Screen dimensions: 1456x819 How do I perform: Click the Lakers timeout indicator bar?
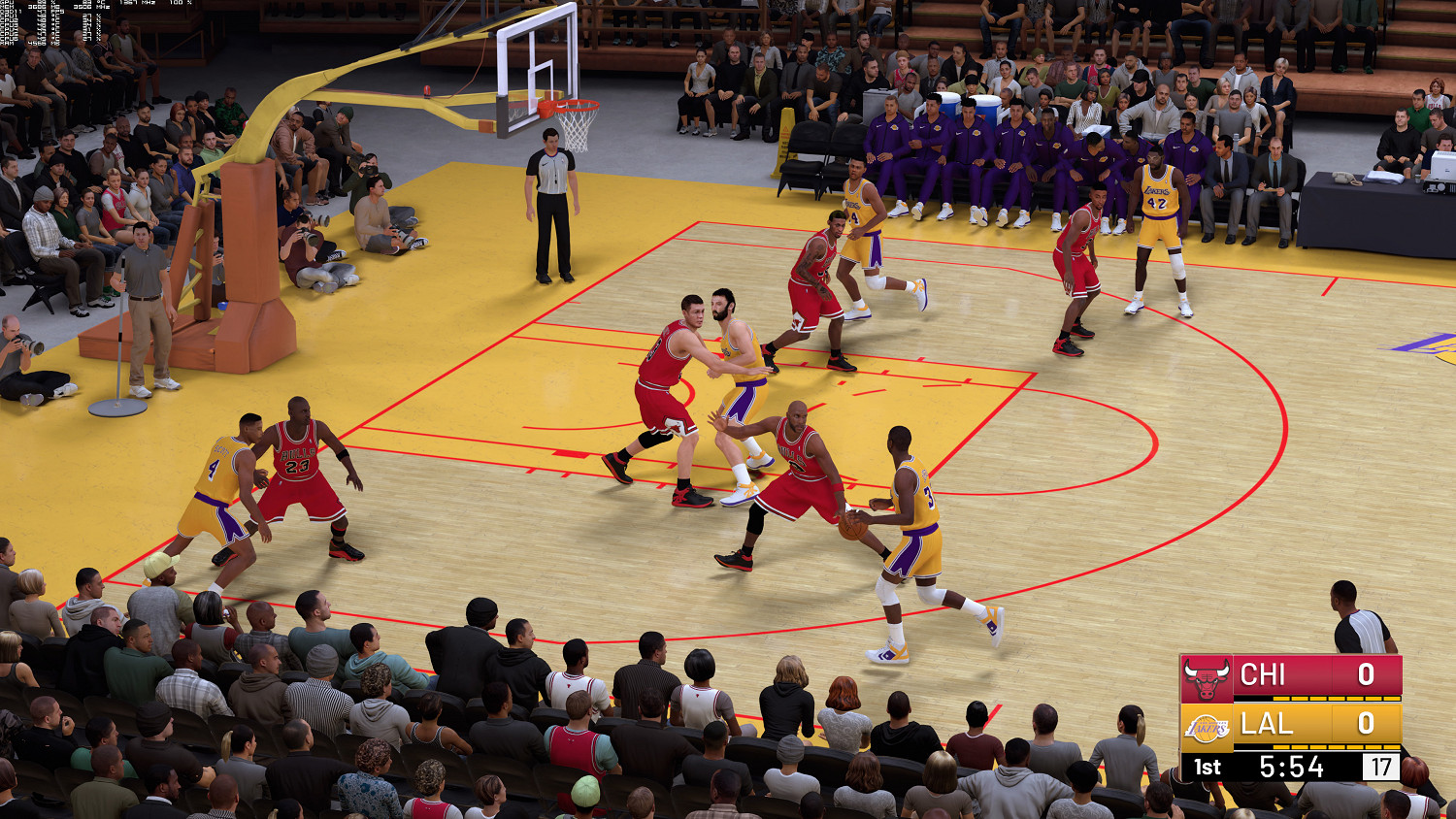1338,747
